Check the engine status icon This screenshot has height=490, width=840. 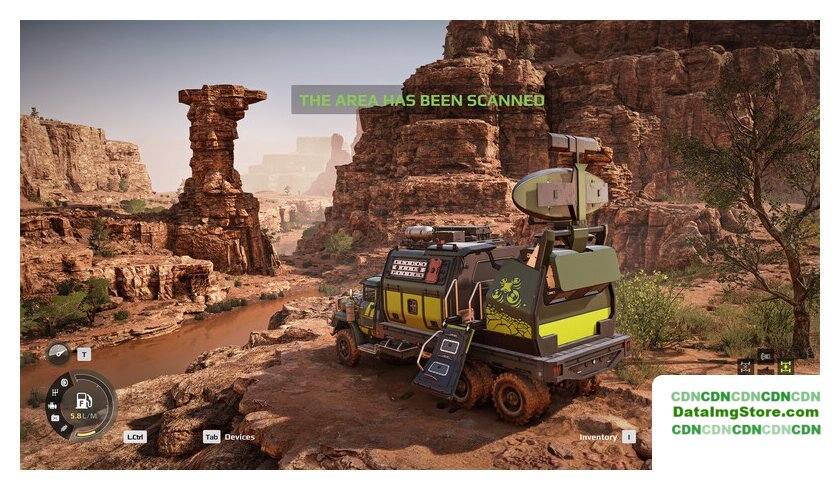[54, 406]
